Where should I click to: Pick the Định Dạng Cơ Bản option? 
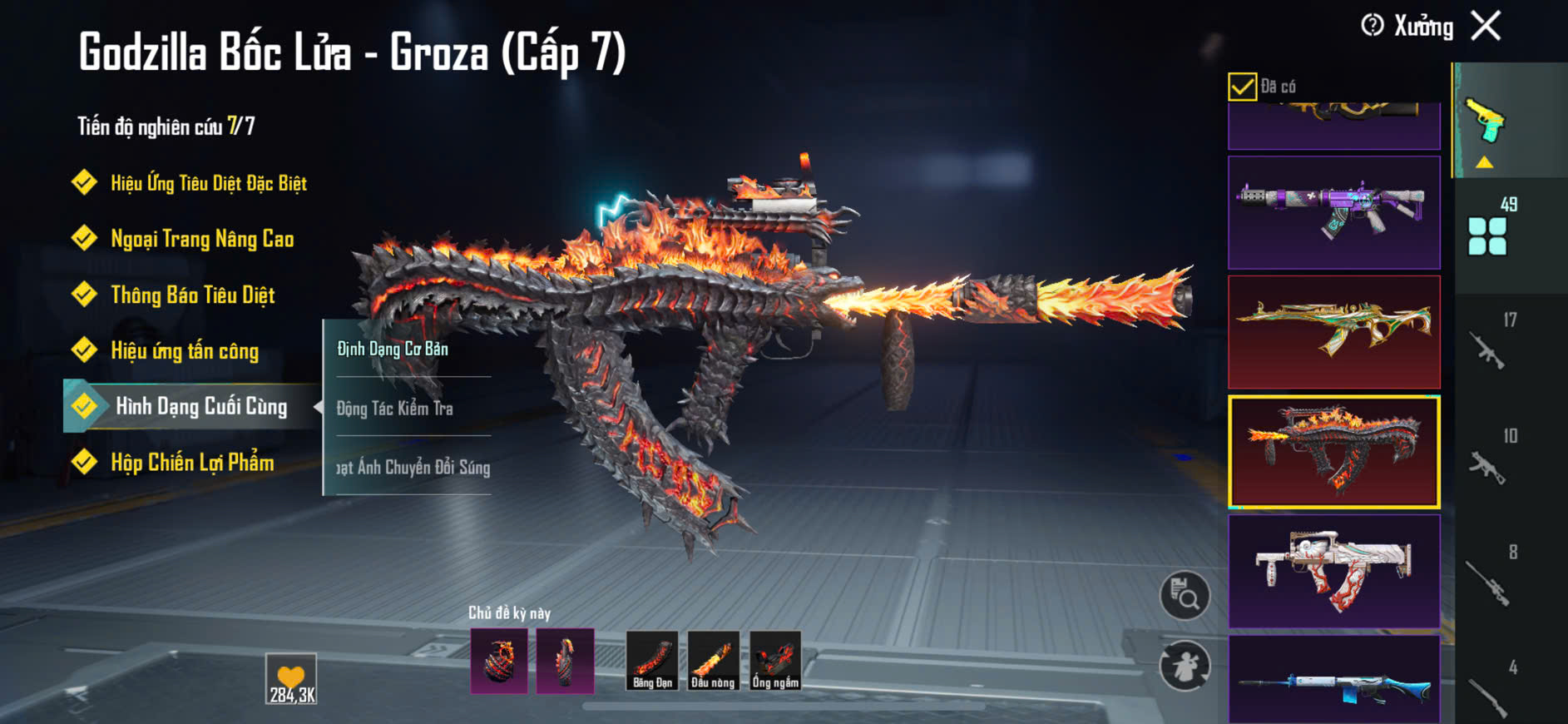point(393,349)
